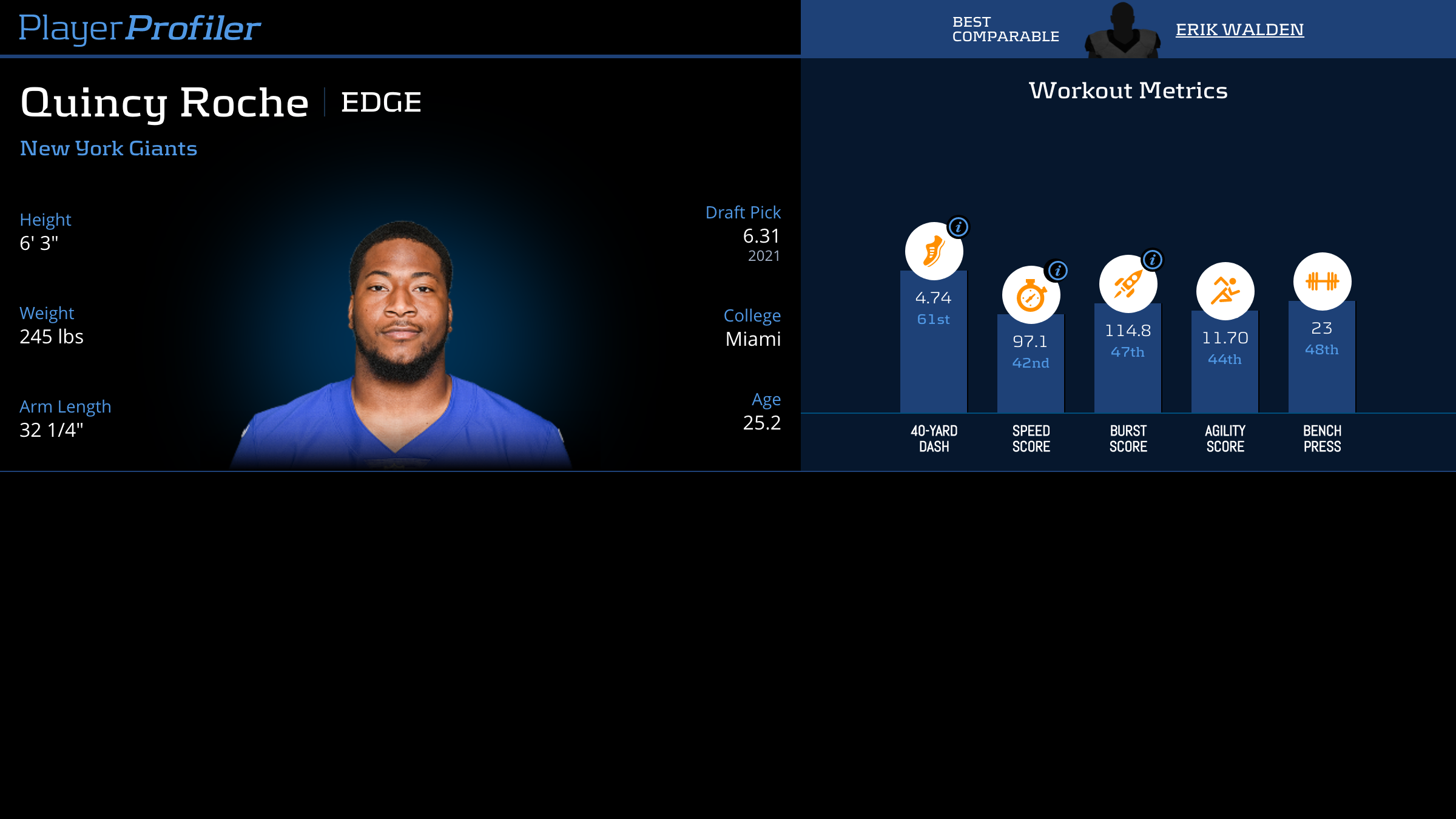Screen dimensions: 1456x819
Task: Select the best comparable player silhouette
Action: [x=1122, y=30]
